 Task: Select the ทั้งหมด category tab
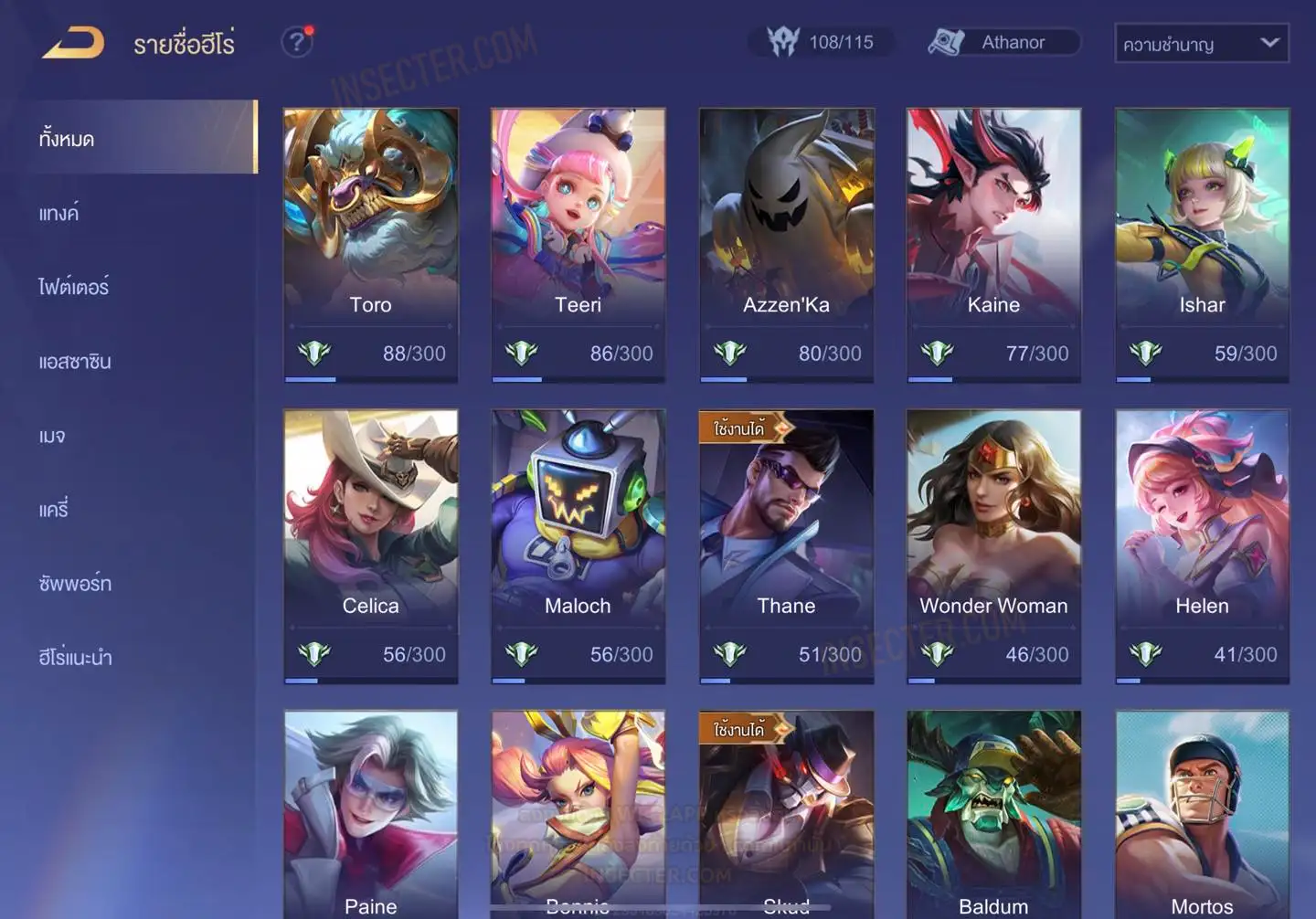click(x=67, y=139)
